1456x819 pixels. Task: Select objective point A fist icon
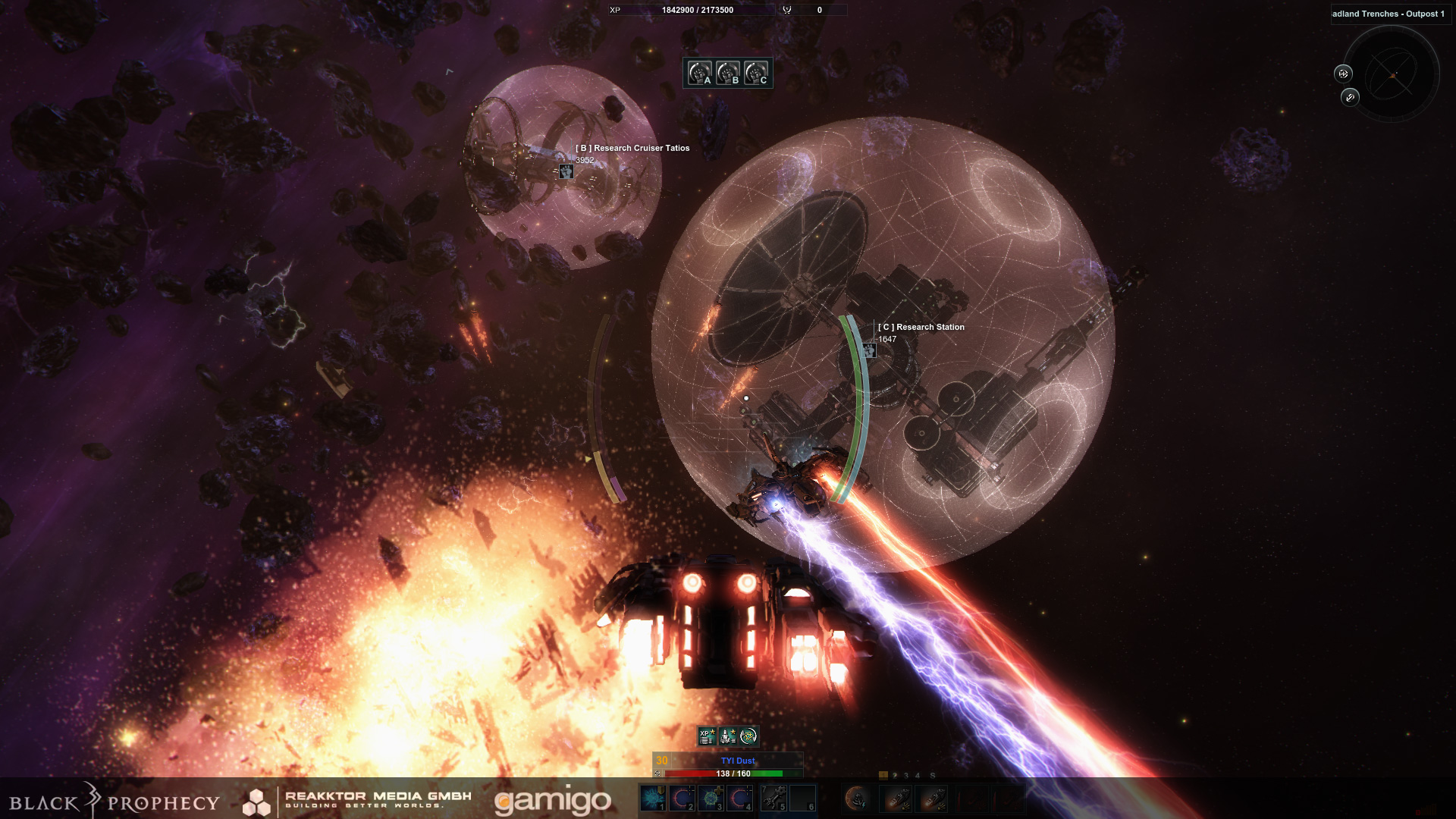pyautogui.click(x=699, y=73)
